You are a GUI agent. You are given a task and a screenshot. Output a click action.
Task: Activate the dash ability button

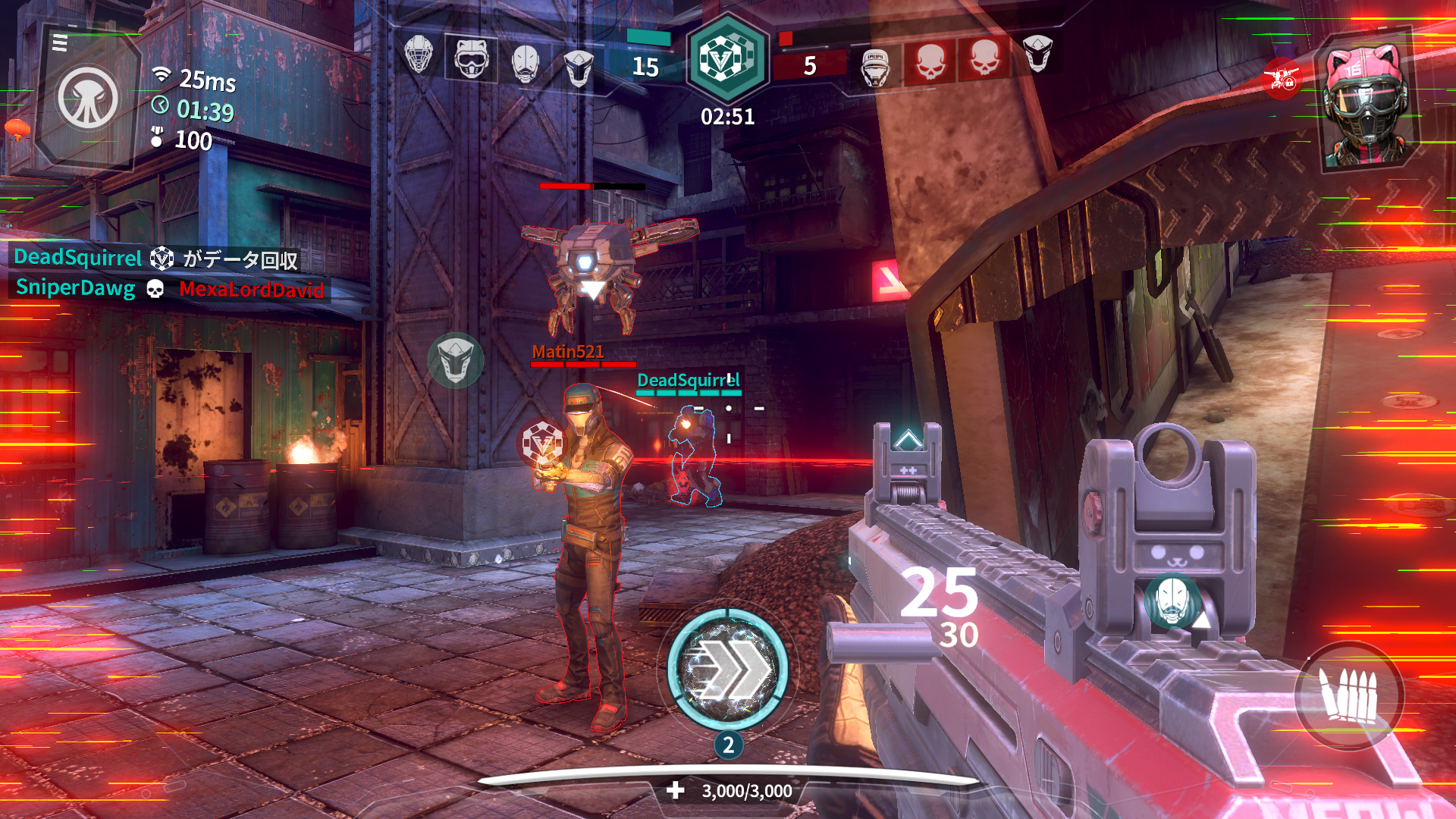click(727, 667)
